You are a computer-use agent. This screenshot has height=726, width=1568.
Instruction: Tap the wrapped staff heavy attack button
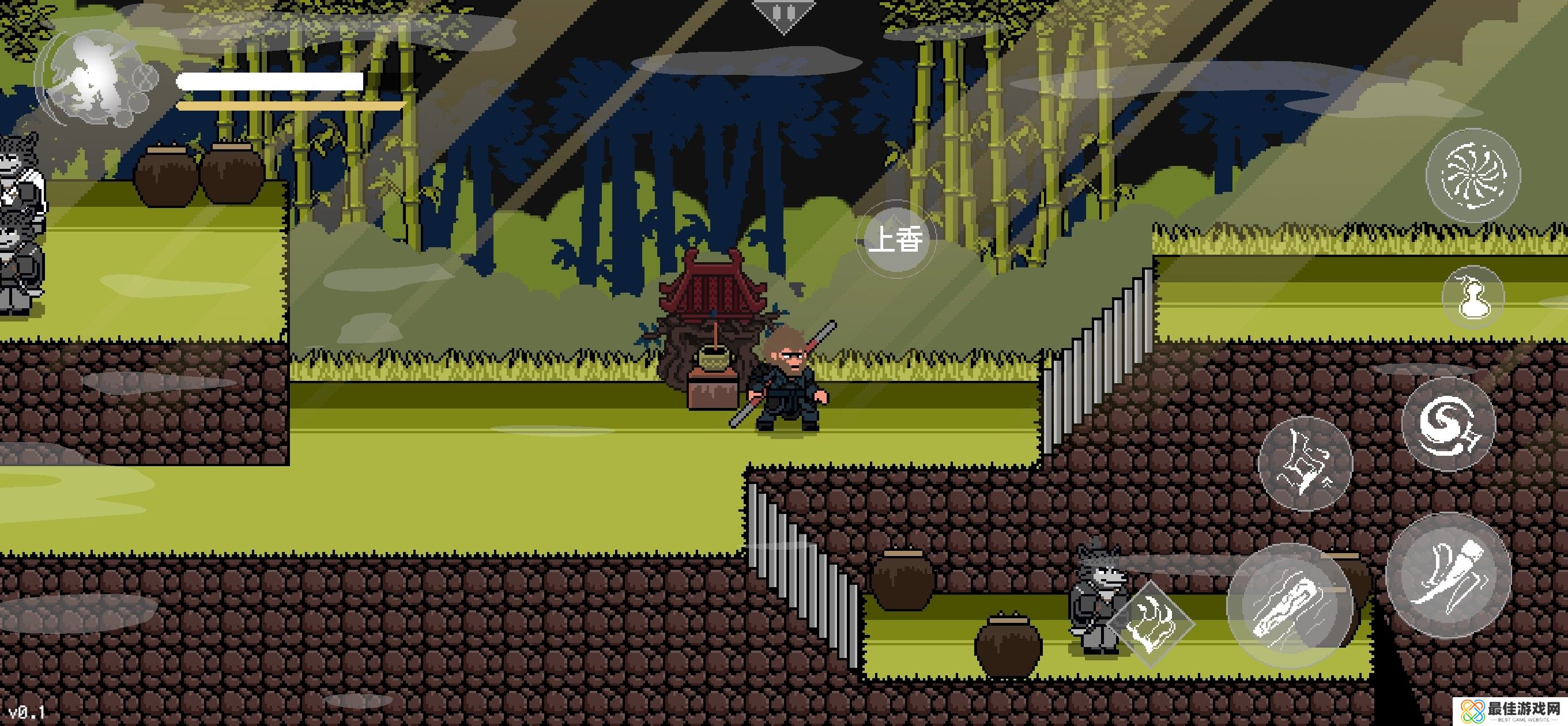click(x=1289, y=604)
